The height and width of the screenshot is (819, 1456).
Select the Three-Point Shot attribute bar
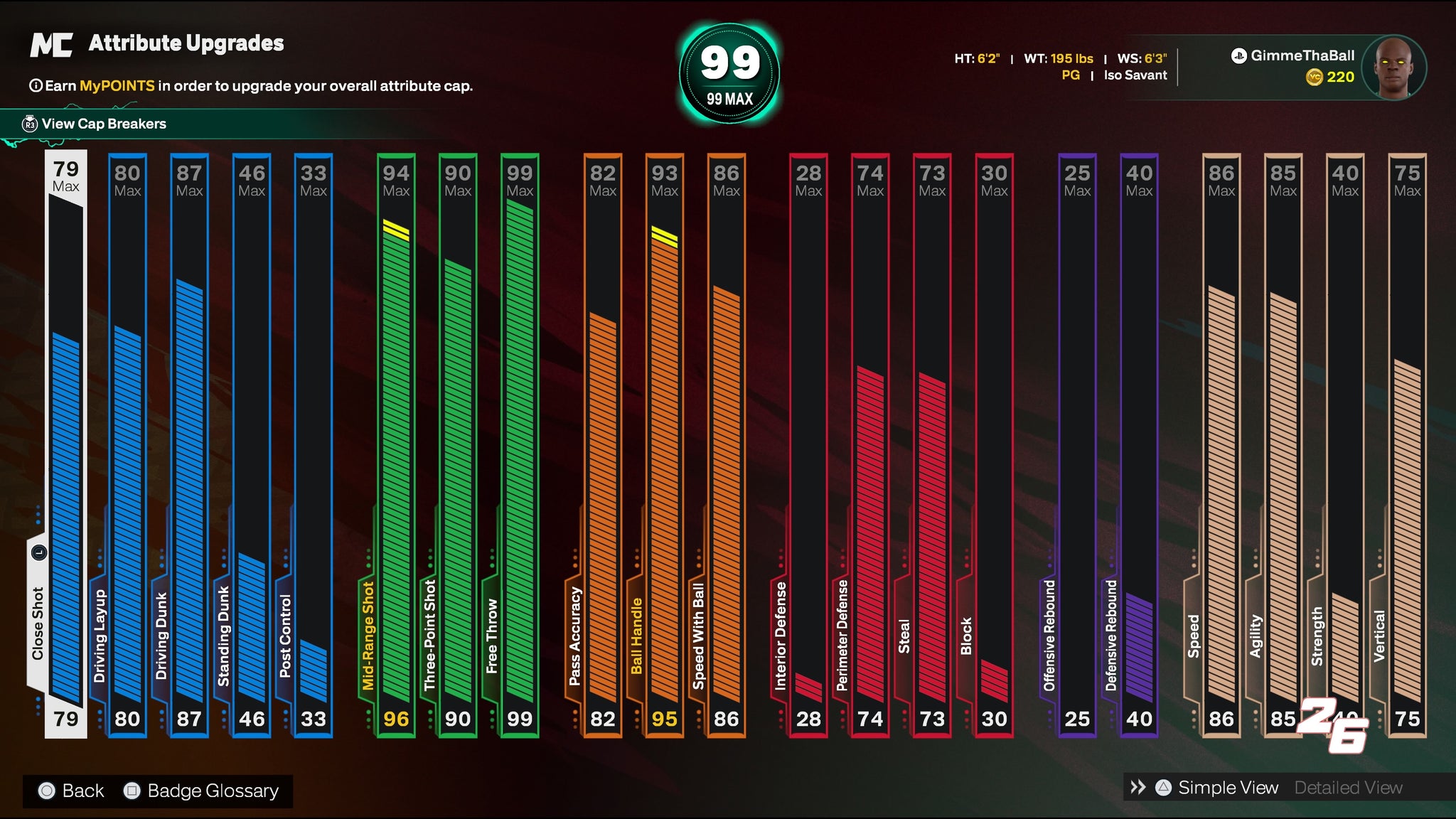(458, 444)
